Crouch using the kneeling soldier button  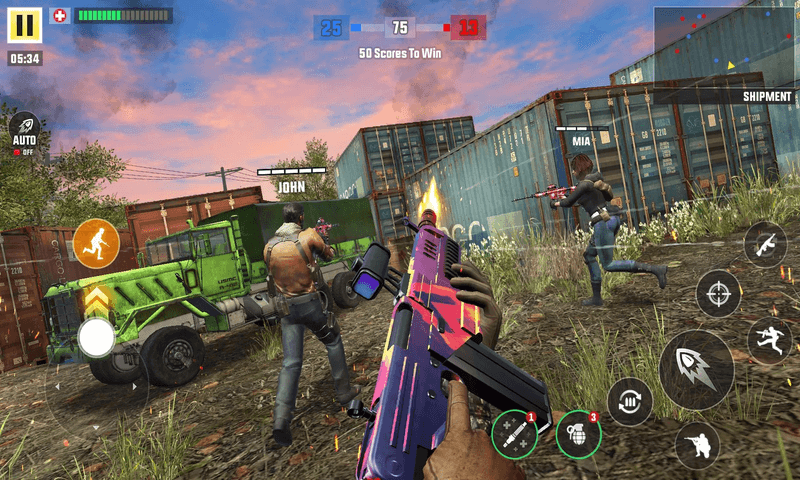(x=696, y=445)
